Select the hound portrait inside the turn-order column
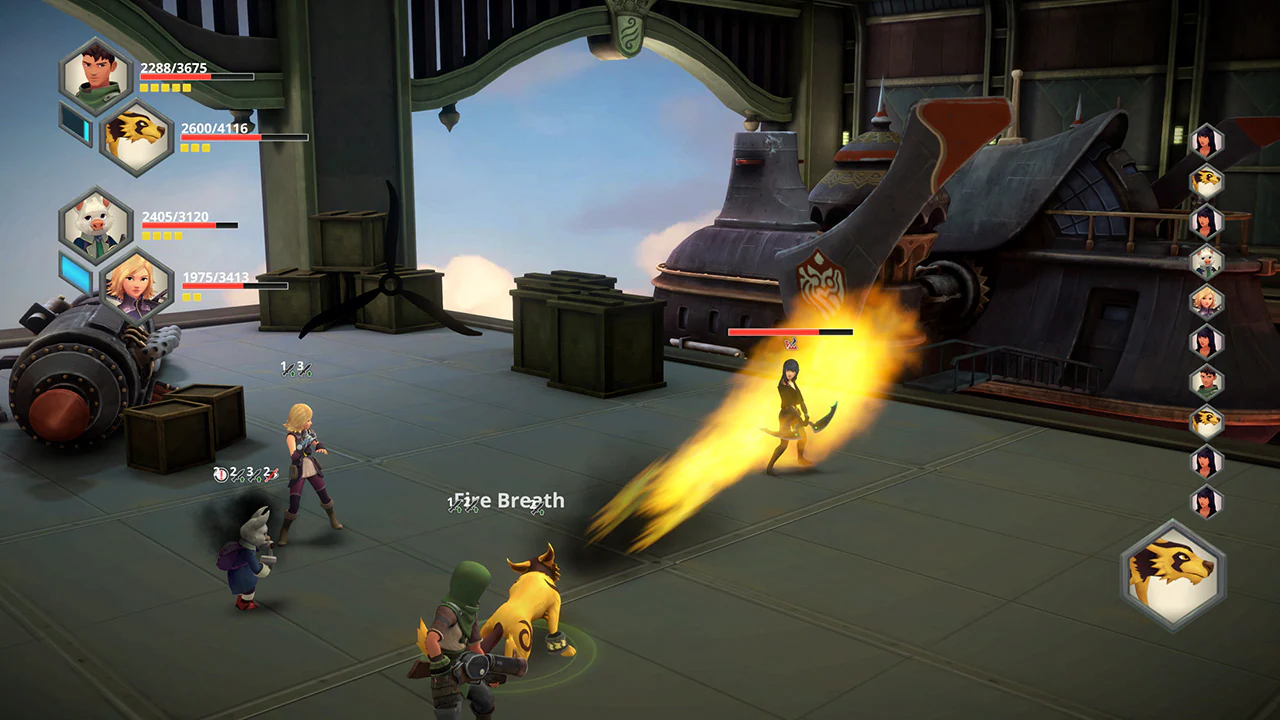The image size is (1280, 720). [x=1206, y=182]
